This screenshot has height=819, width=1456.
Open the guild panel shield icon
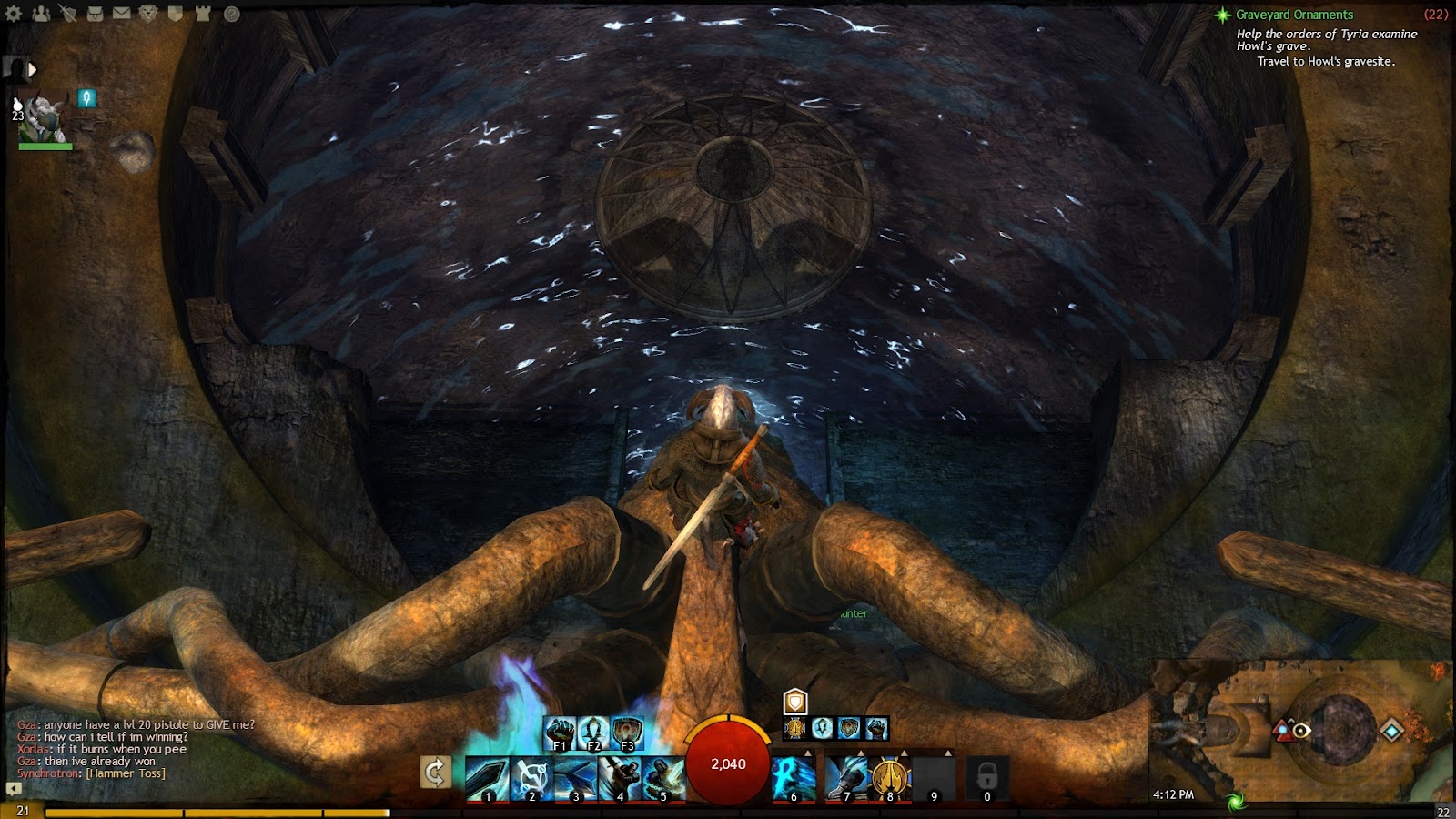(176, 14)
